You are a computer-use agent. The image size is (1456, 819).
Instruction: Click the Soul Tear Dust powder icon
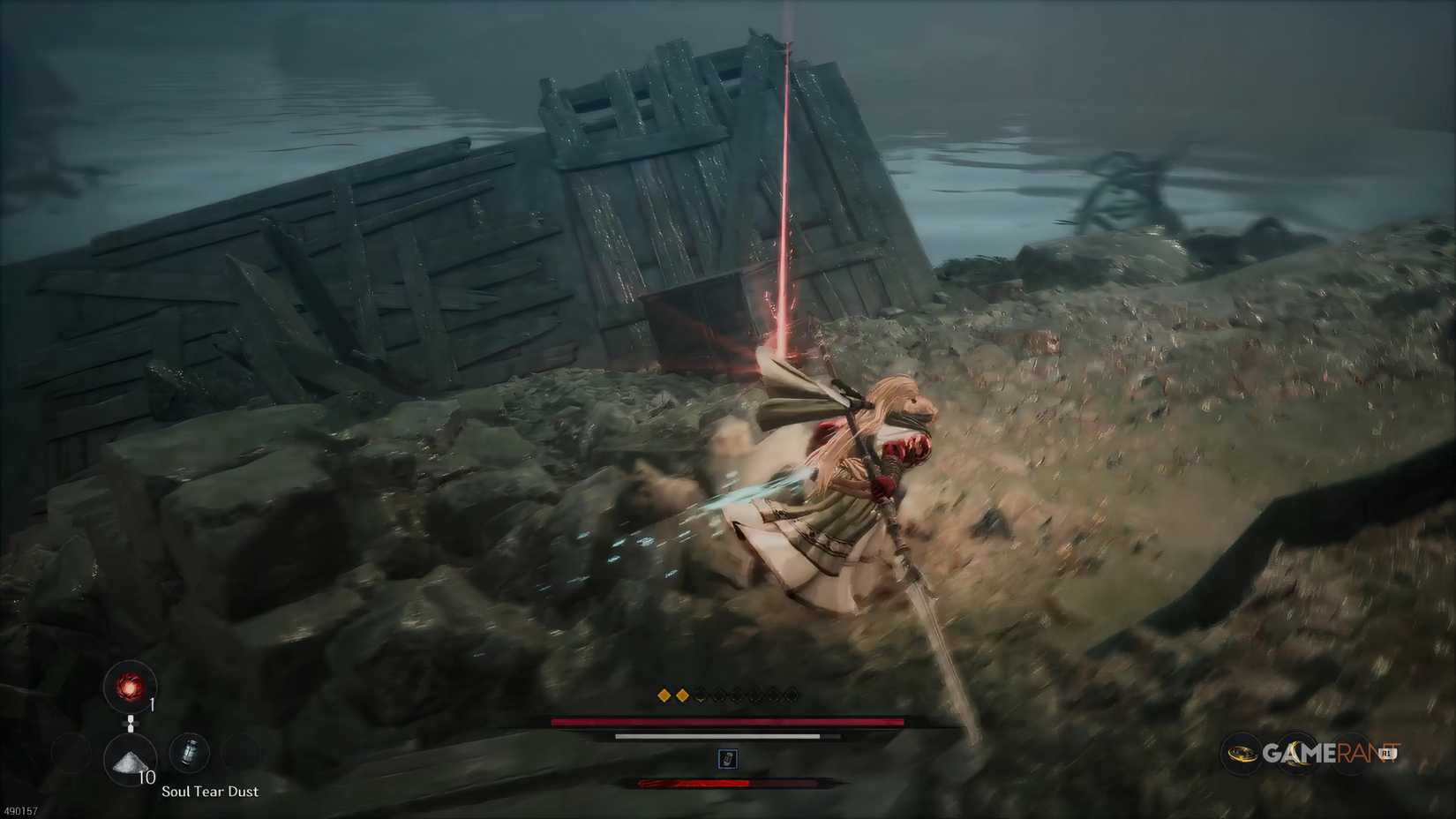[x=130, y=761]
